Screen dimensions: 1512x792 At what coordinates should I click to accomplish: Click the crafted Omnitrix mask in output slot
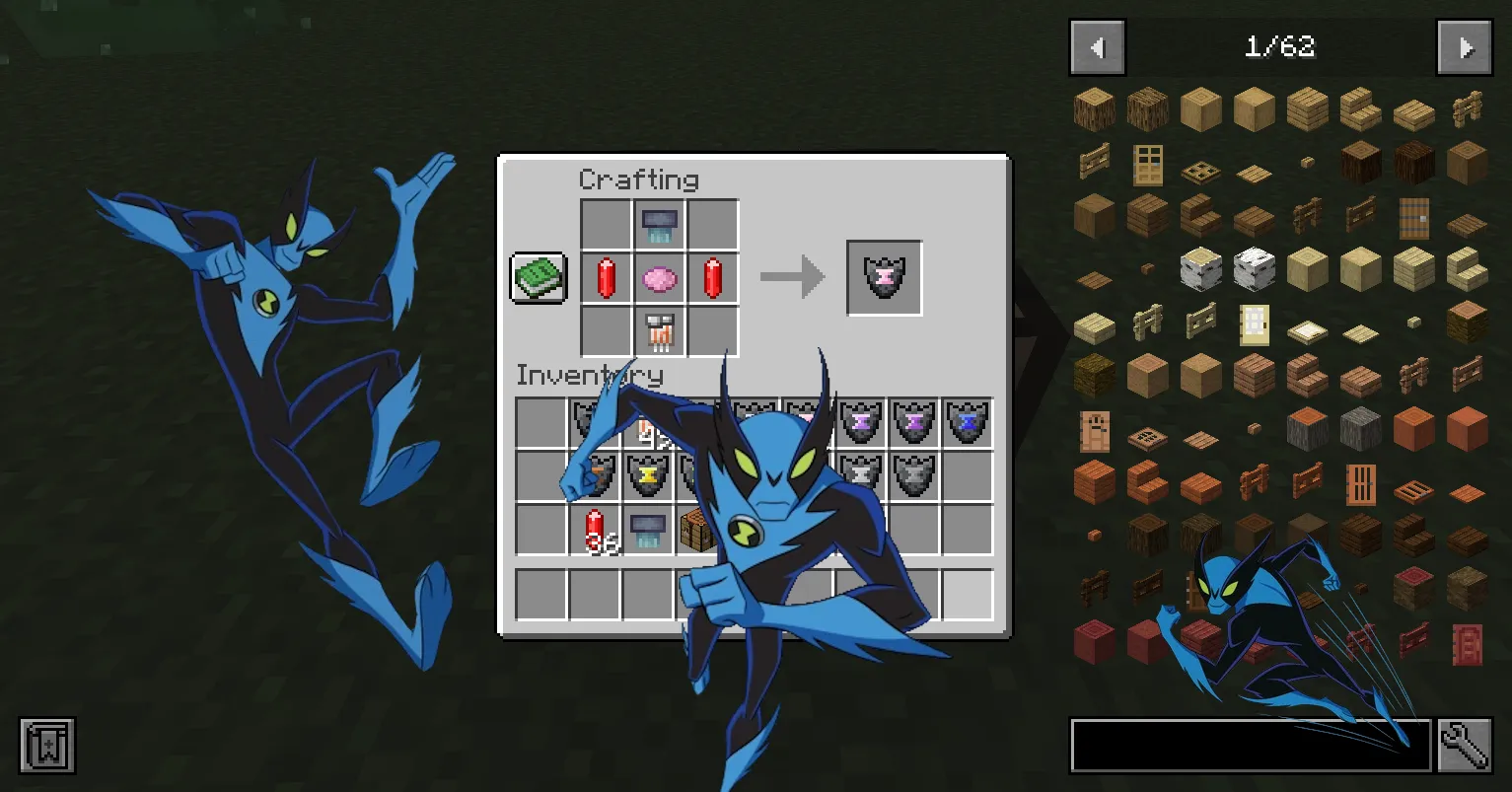(x=884, y=277)
